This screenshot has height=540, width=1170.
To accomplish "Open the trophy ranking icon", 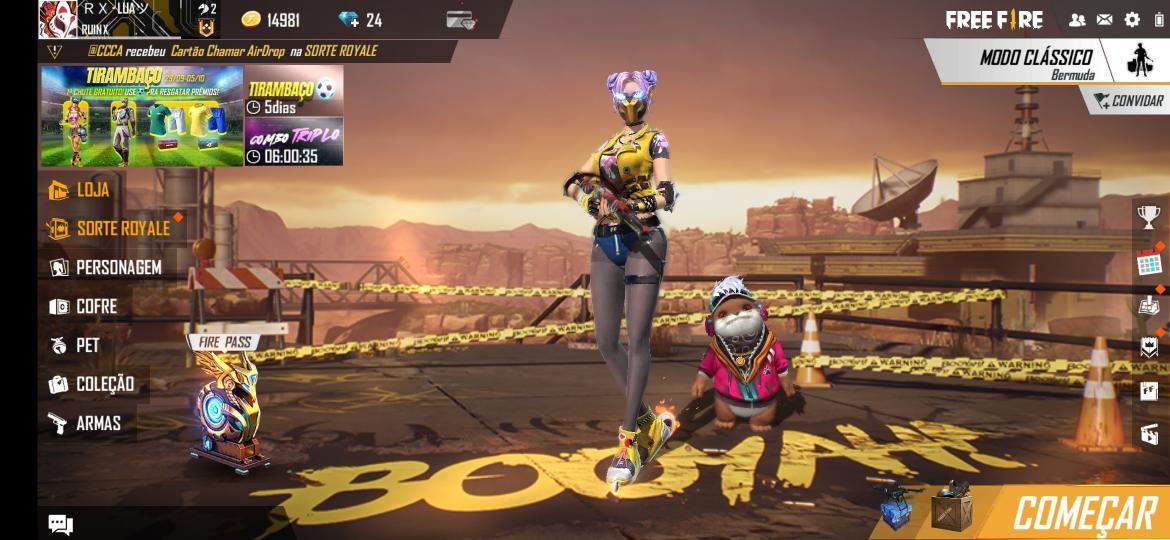I will [x=1149, y=216].
